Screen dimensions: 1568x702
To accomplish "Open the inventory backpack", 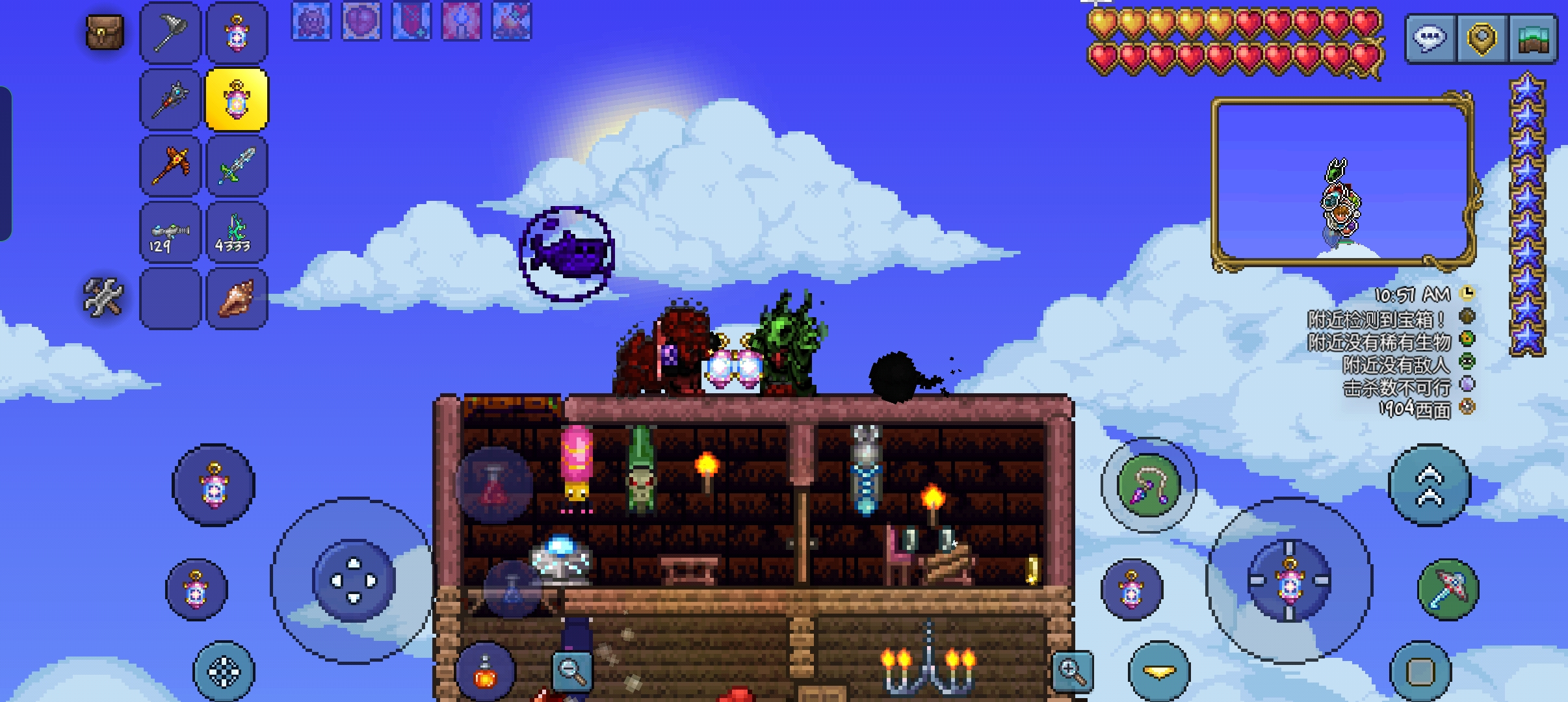I will [105, 32].
